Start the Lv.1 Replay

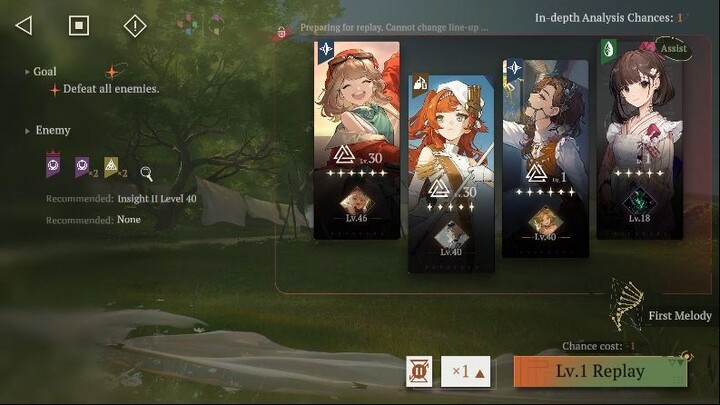point(600,371)
